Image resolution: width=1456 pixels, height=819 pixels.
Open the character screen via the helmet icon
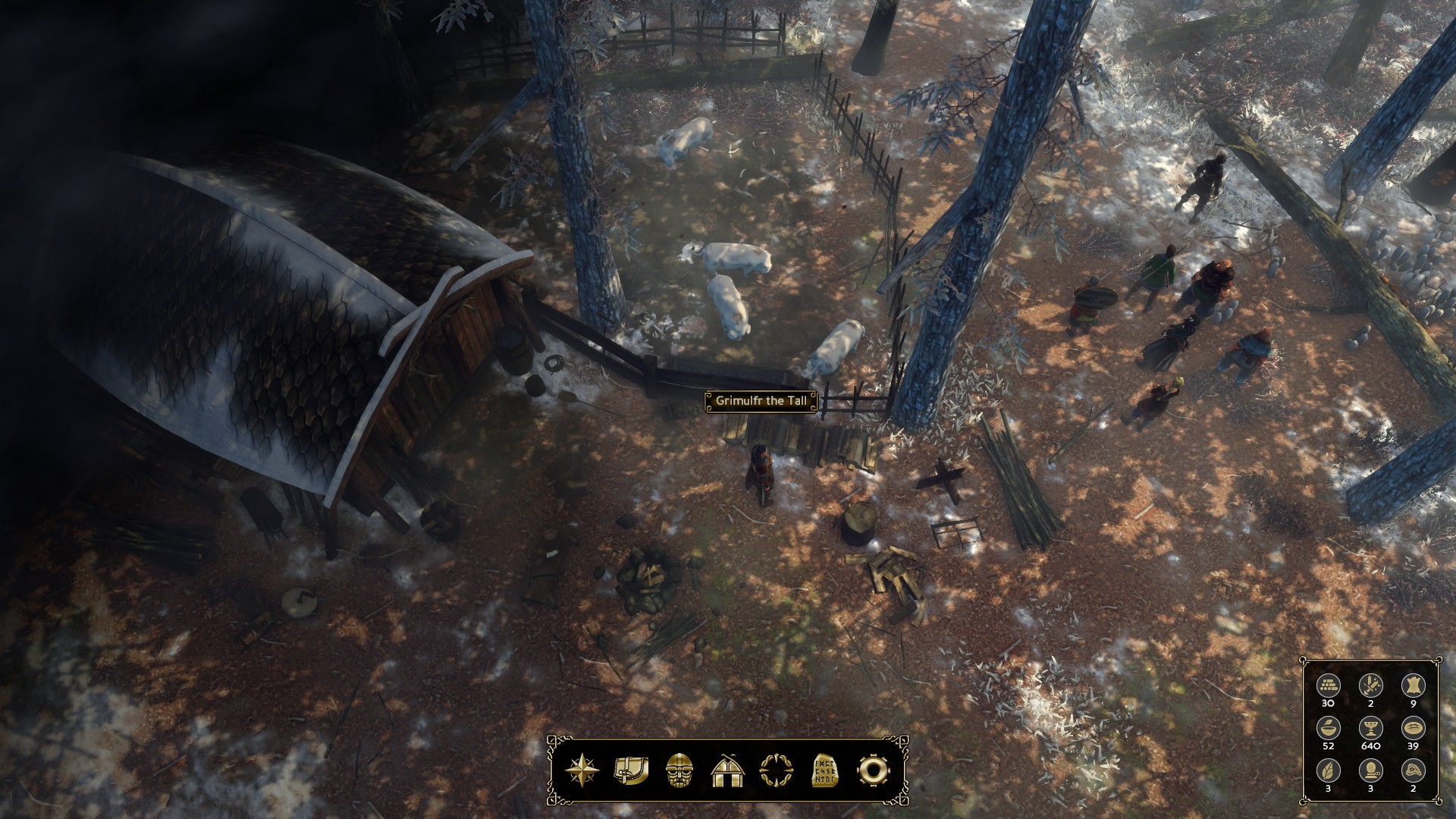click(x=679, y=771)
